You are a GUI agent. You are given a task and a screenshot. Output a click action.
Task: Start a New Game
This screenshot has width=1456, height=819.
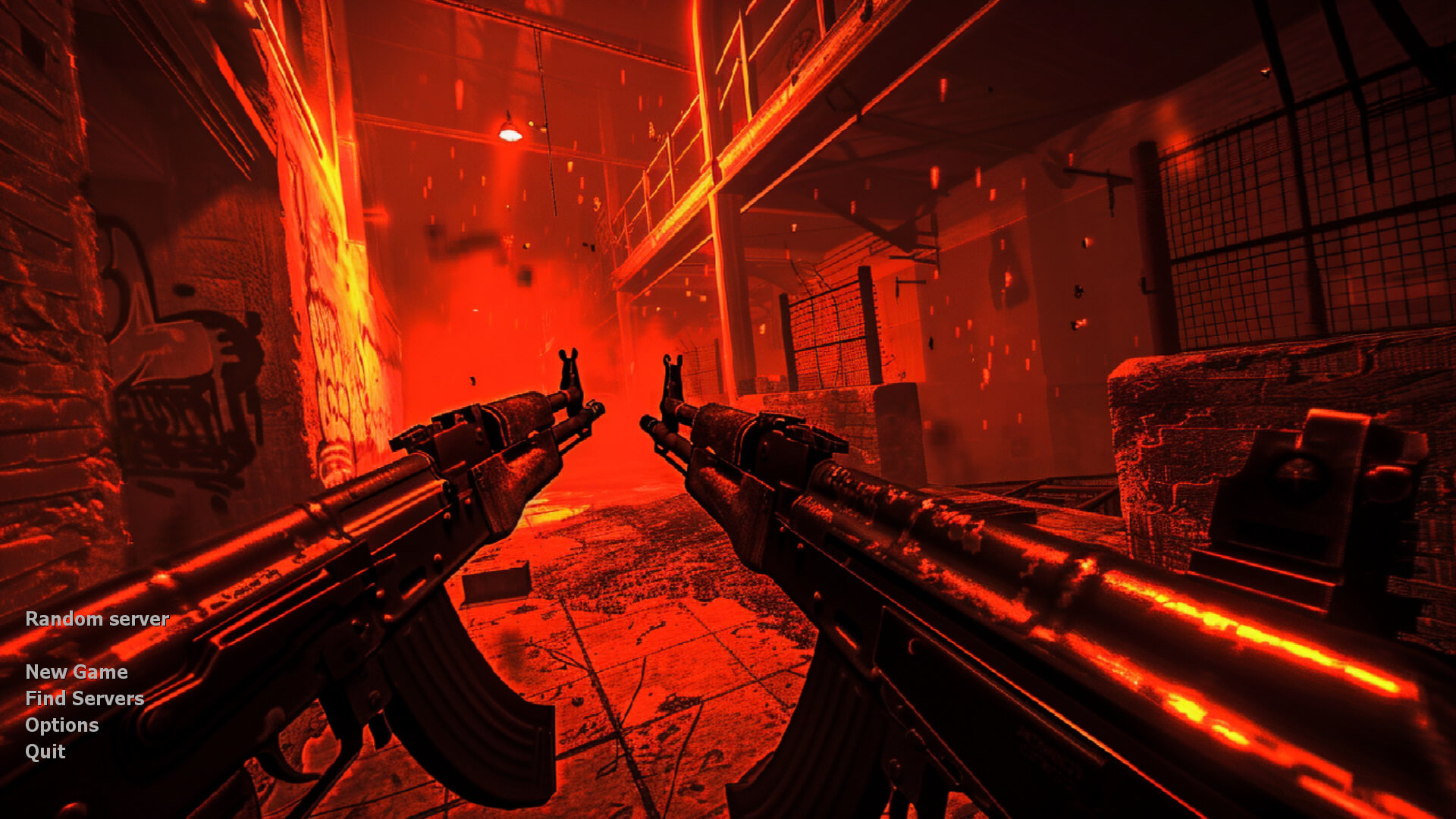pyautogui.click(x=76, y=672)
